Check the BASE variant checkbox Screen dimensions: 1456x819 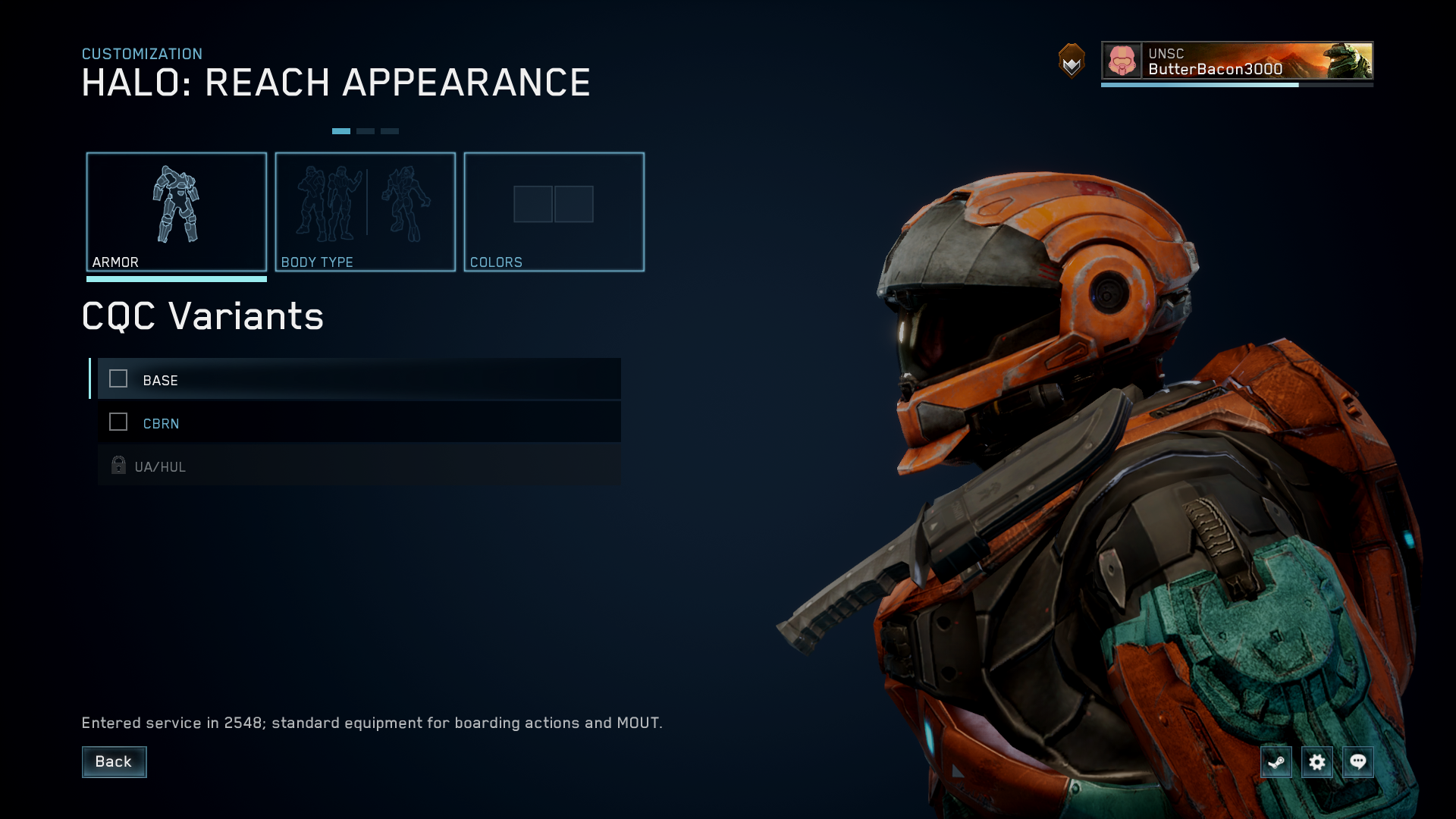(118, 379)
